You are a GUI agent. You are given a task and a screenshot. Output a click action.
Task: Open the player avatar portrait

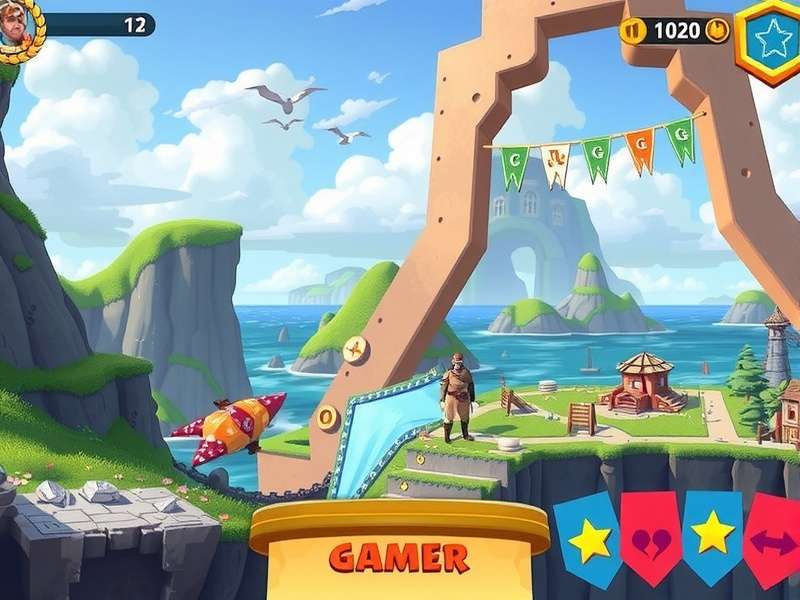pos(17,25)
